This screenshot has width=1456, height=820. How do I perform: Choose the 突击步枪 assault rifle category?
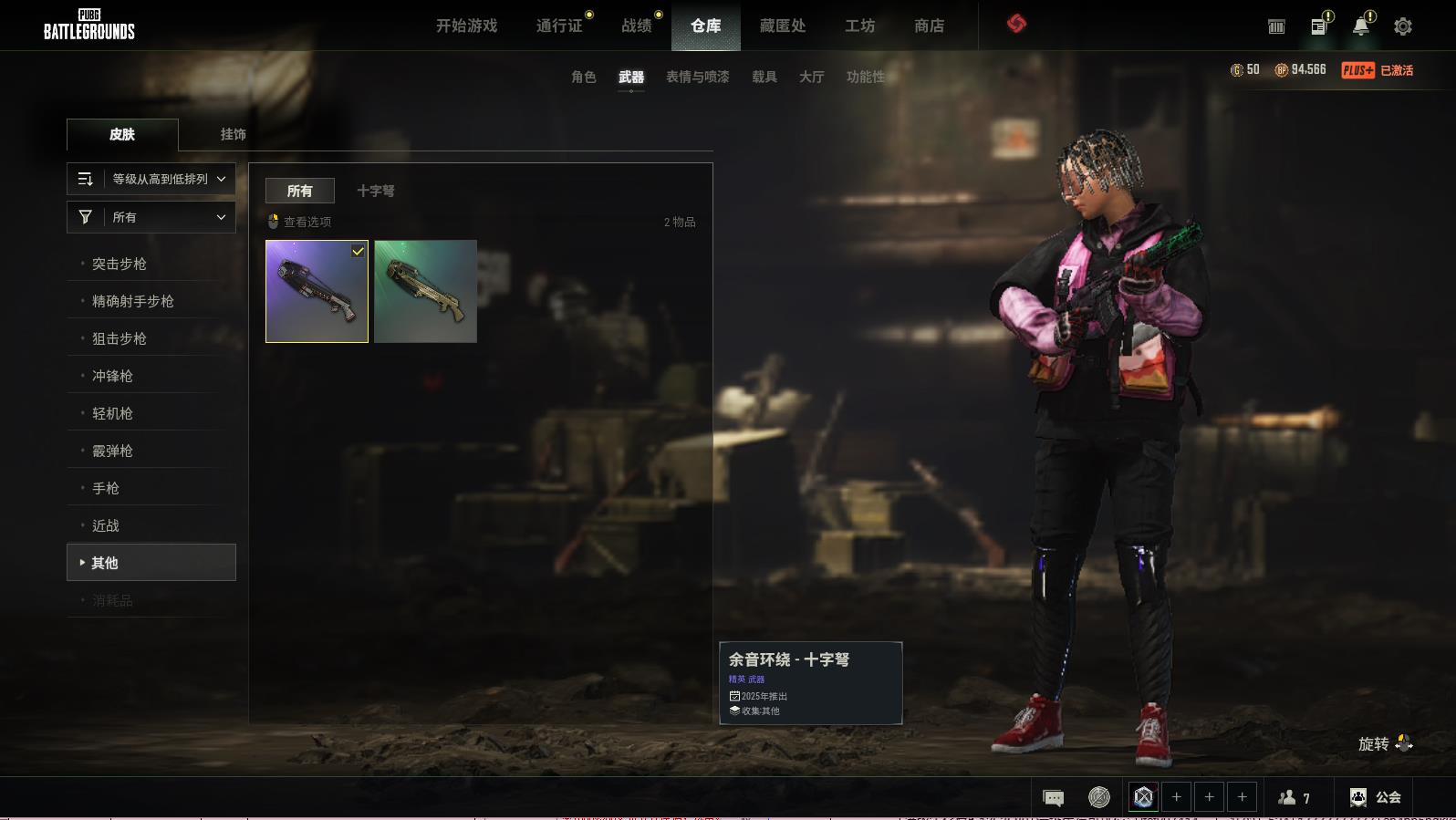click(x=120, y=264)
